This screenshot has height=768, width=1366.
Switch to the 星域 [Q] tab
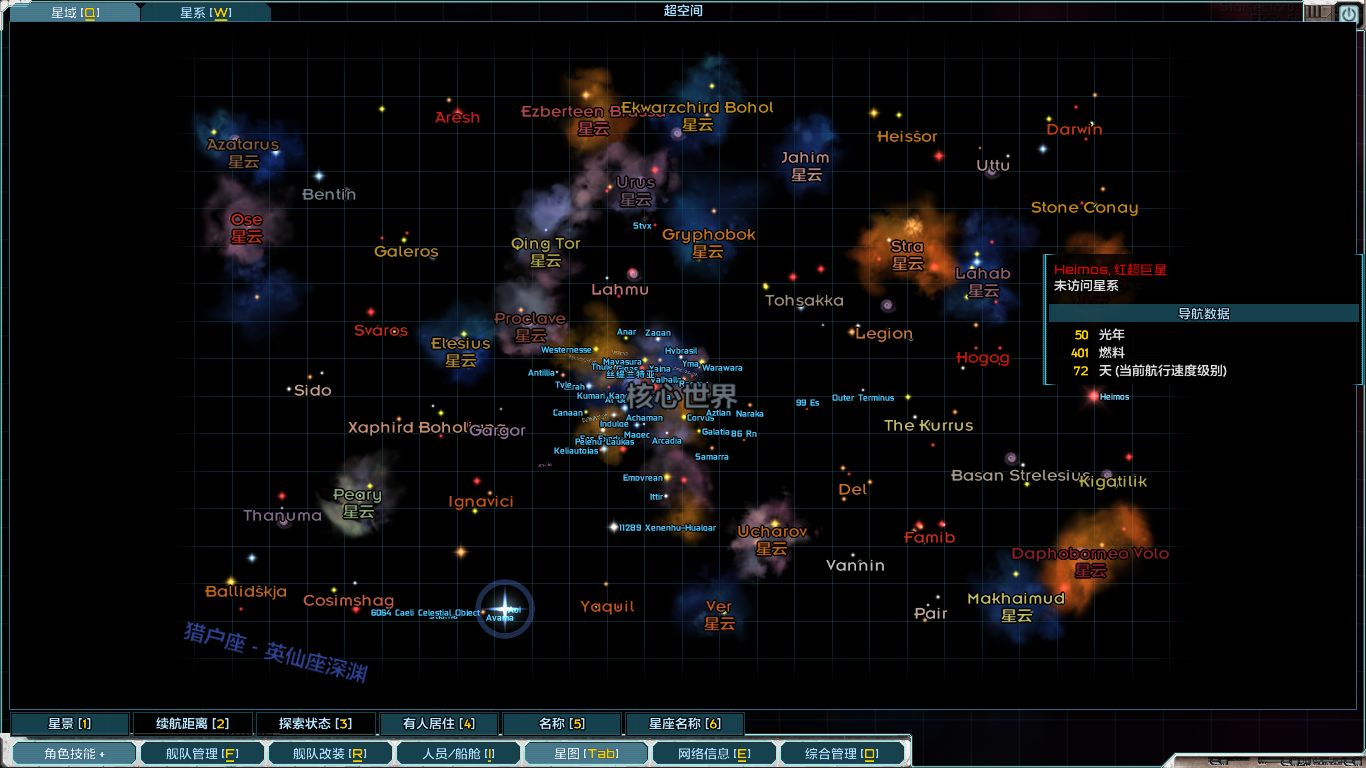coord(73,13)
